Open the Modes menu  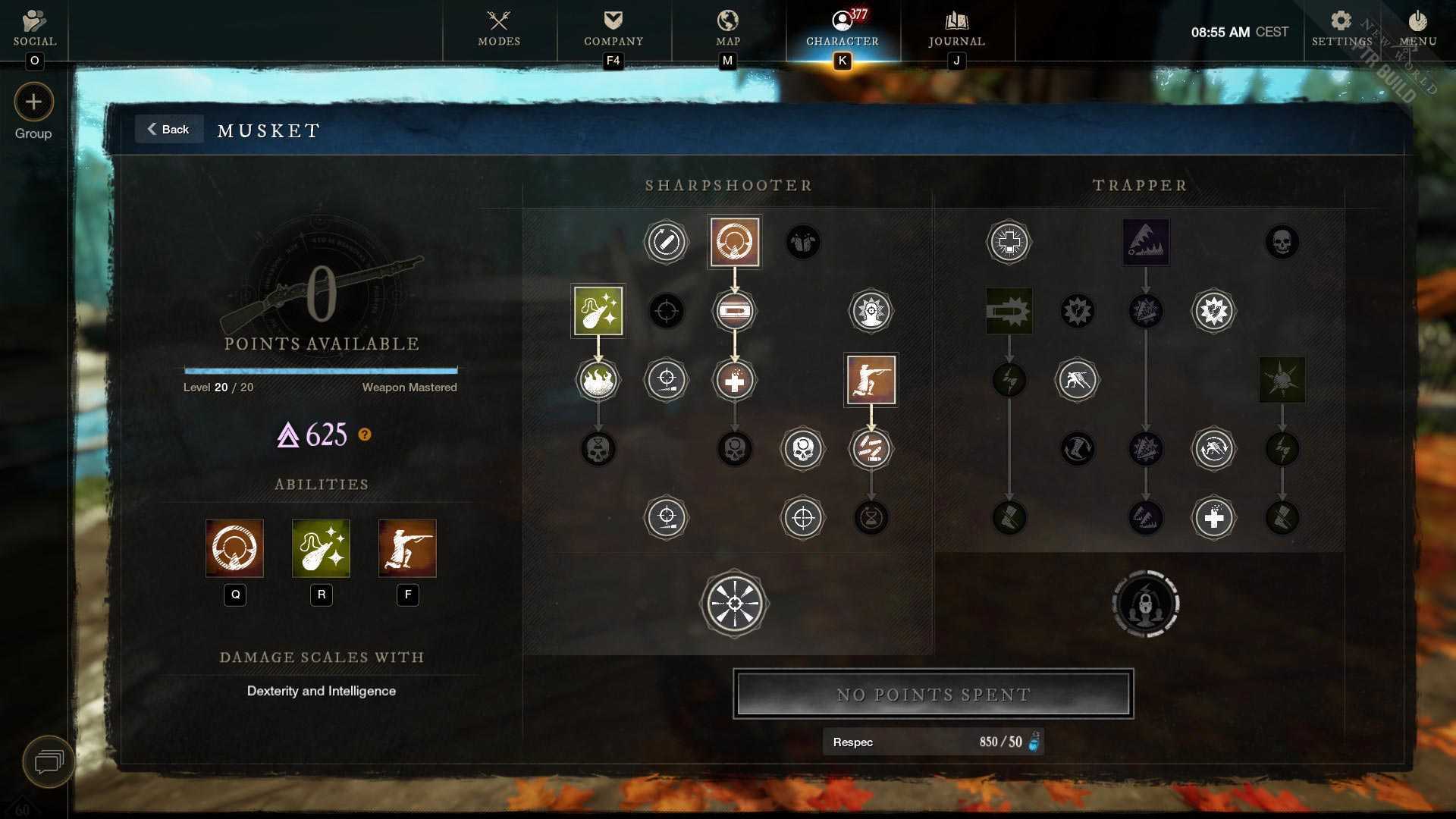(499, 29)
